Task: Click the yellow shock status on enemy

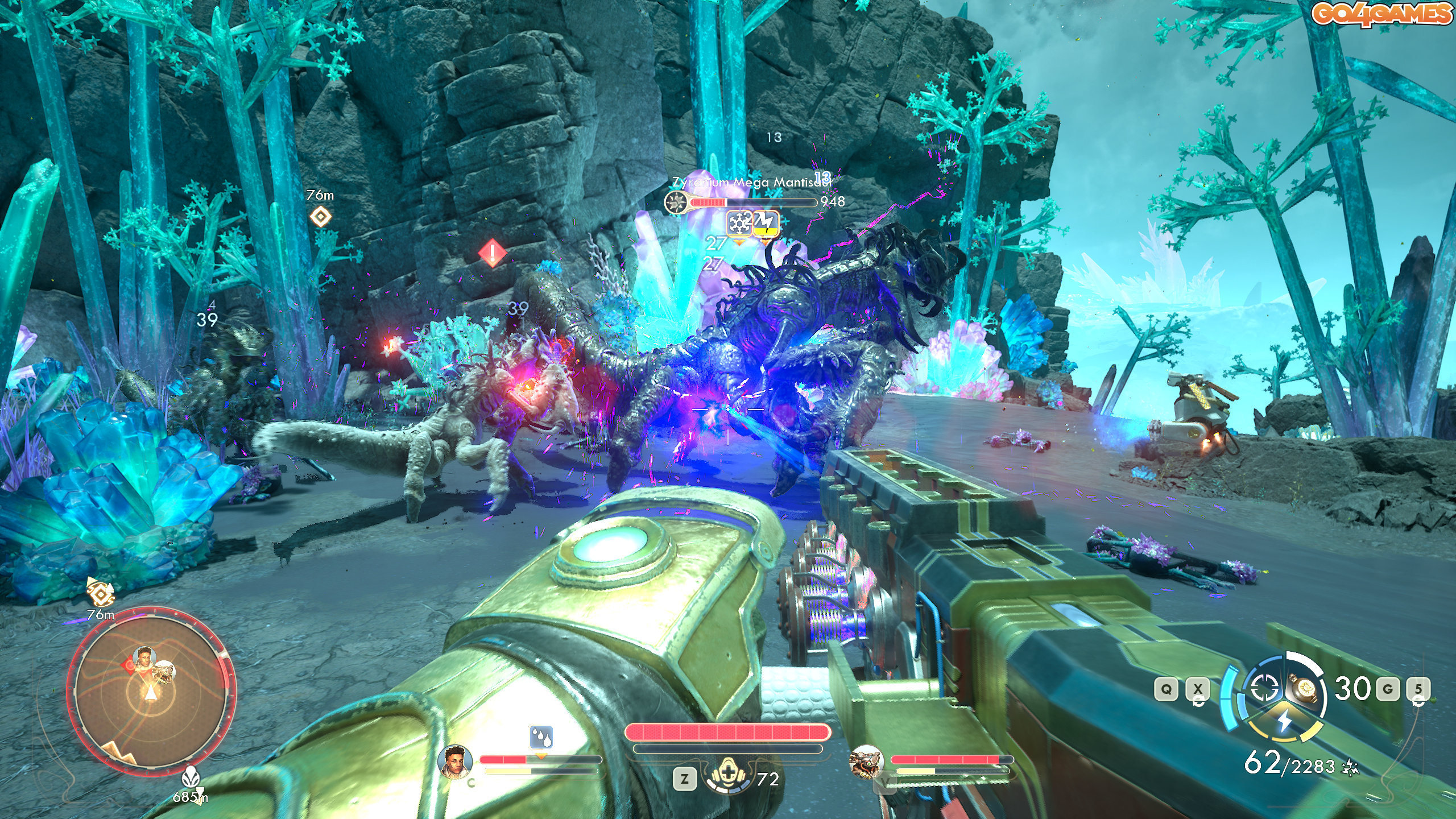Action: pyautogui.click(x=766, y=224)
